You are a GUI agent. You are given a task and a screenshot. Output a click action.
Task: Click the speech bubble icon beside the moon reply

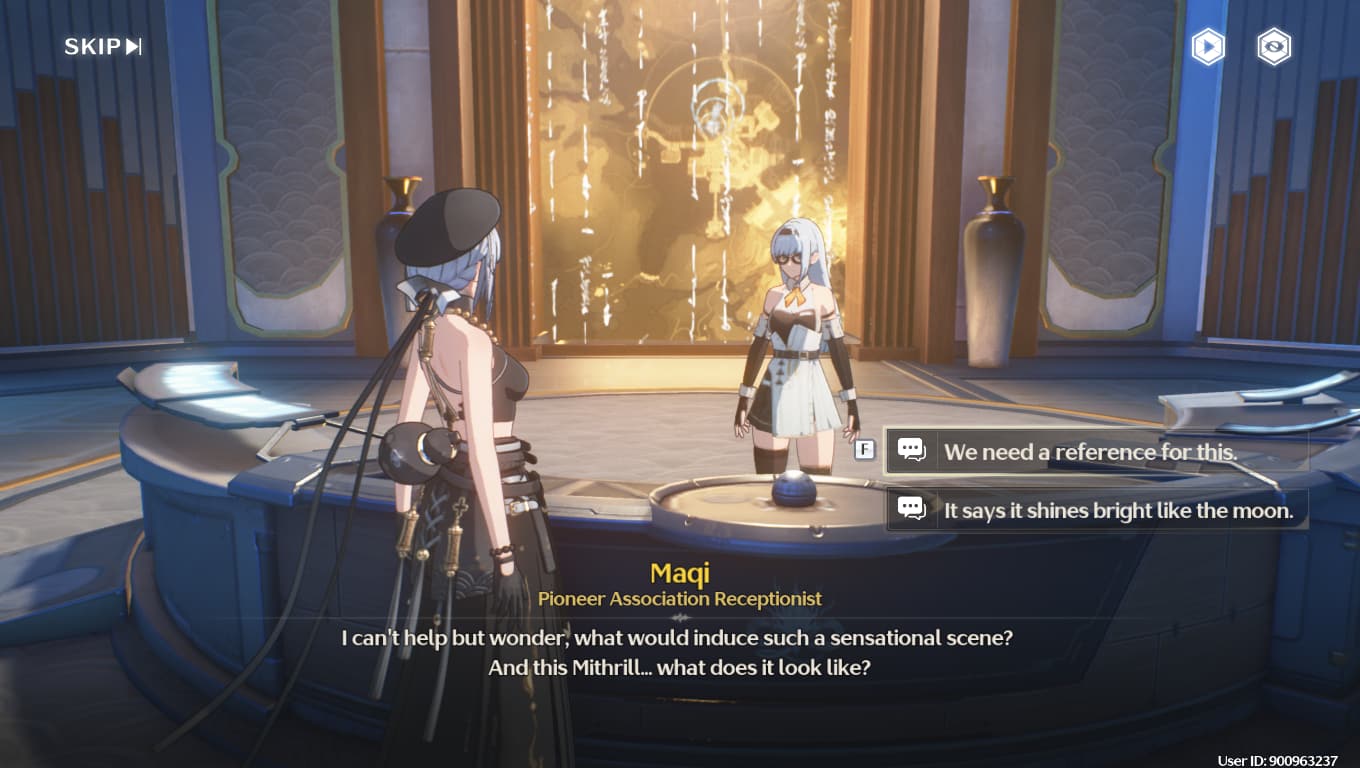[x=913, y=510]
